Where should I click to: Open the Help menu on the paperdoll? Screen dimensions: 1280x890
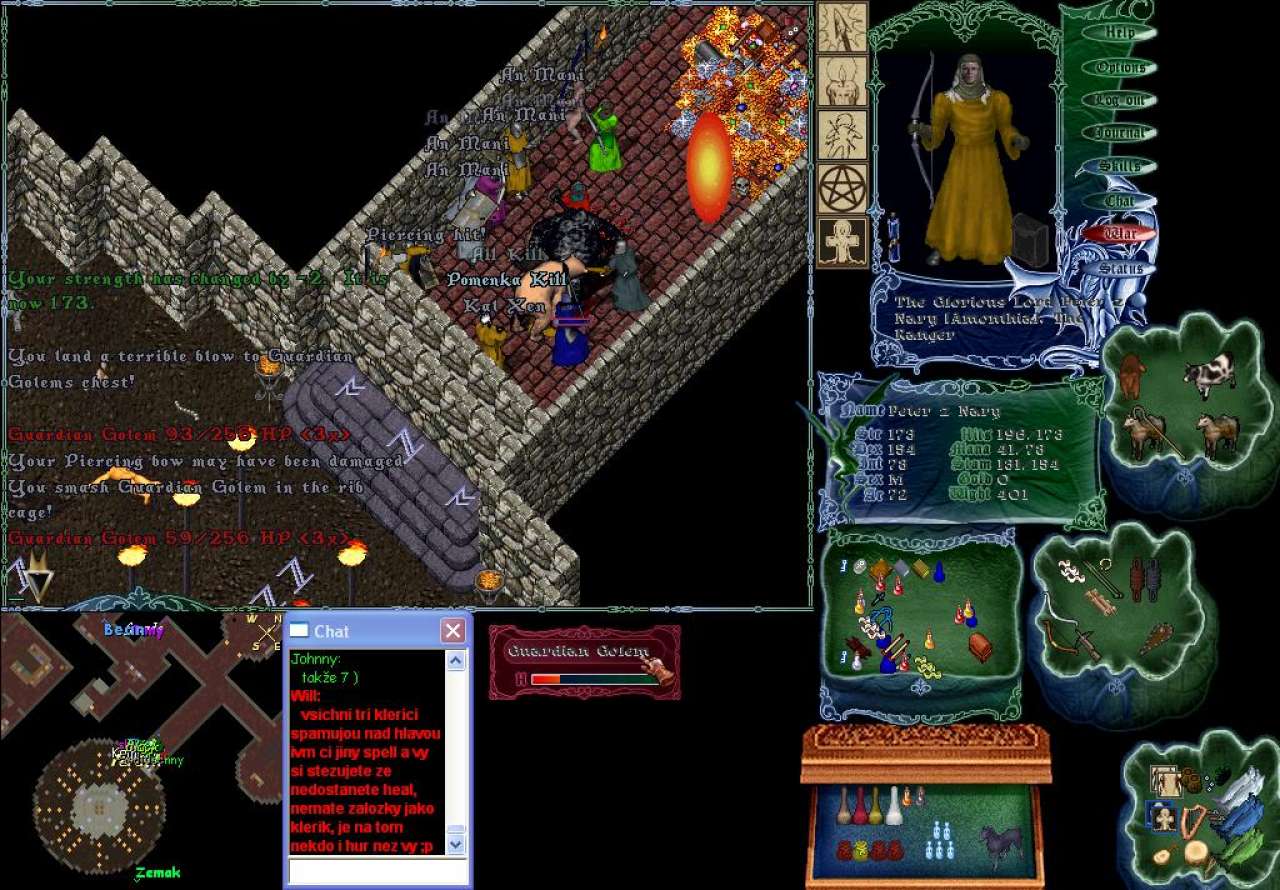1119,33
